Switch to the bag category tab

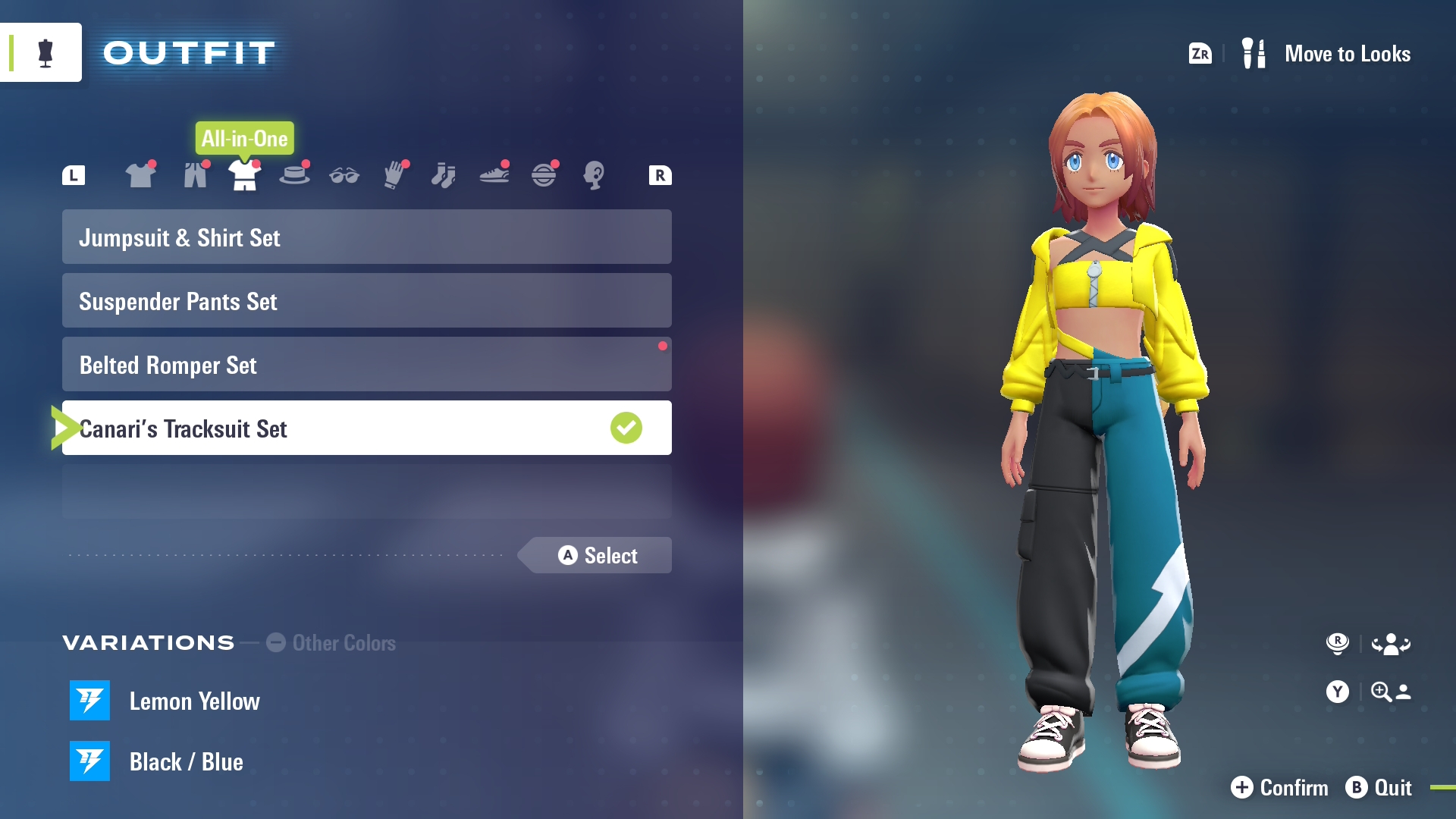pyautogui.click(x=544, y=176)
